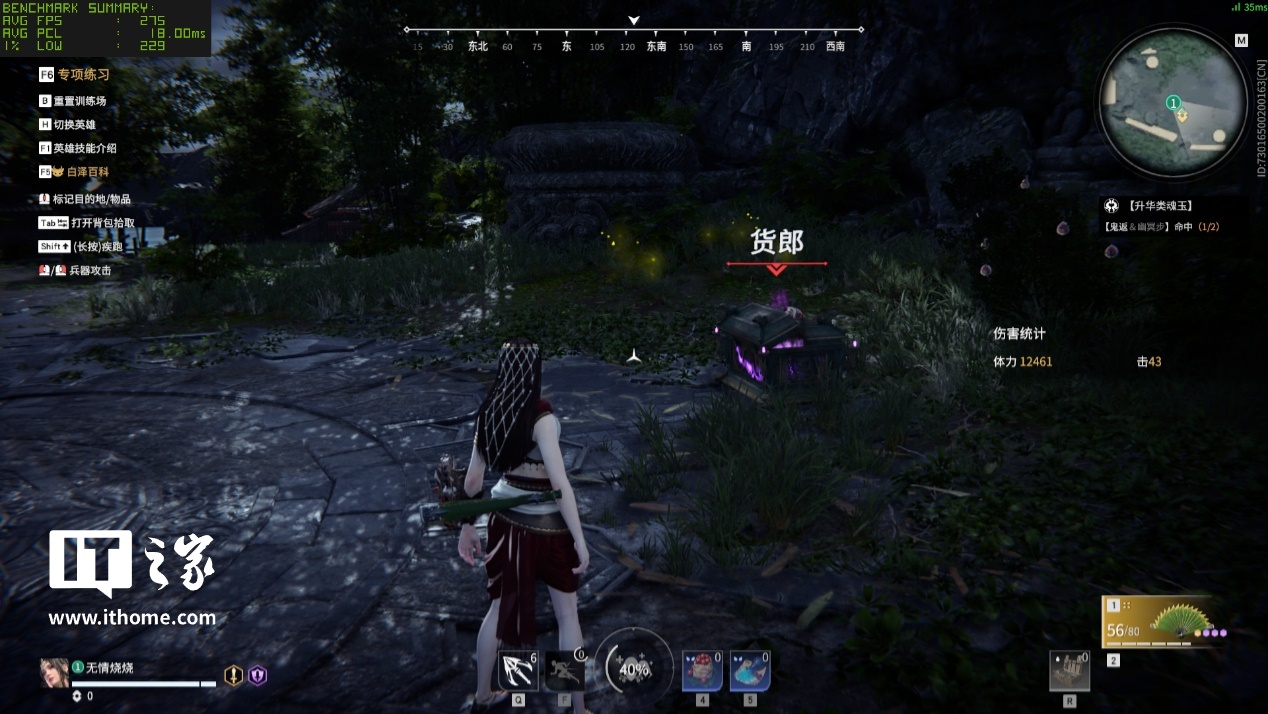Screen dimensions: 1268x714
Task: Click the yellow sword buff icon
Action: point(233,676)
